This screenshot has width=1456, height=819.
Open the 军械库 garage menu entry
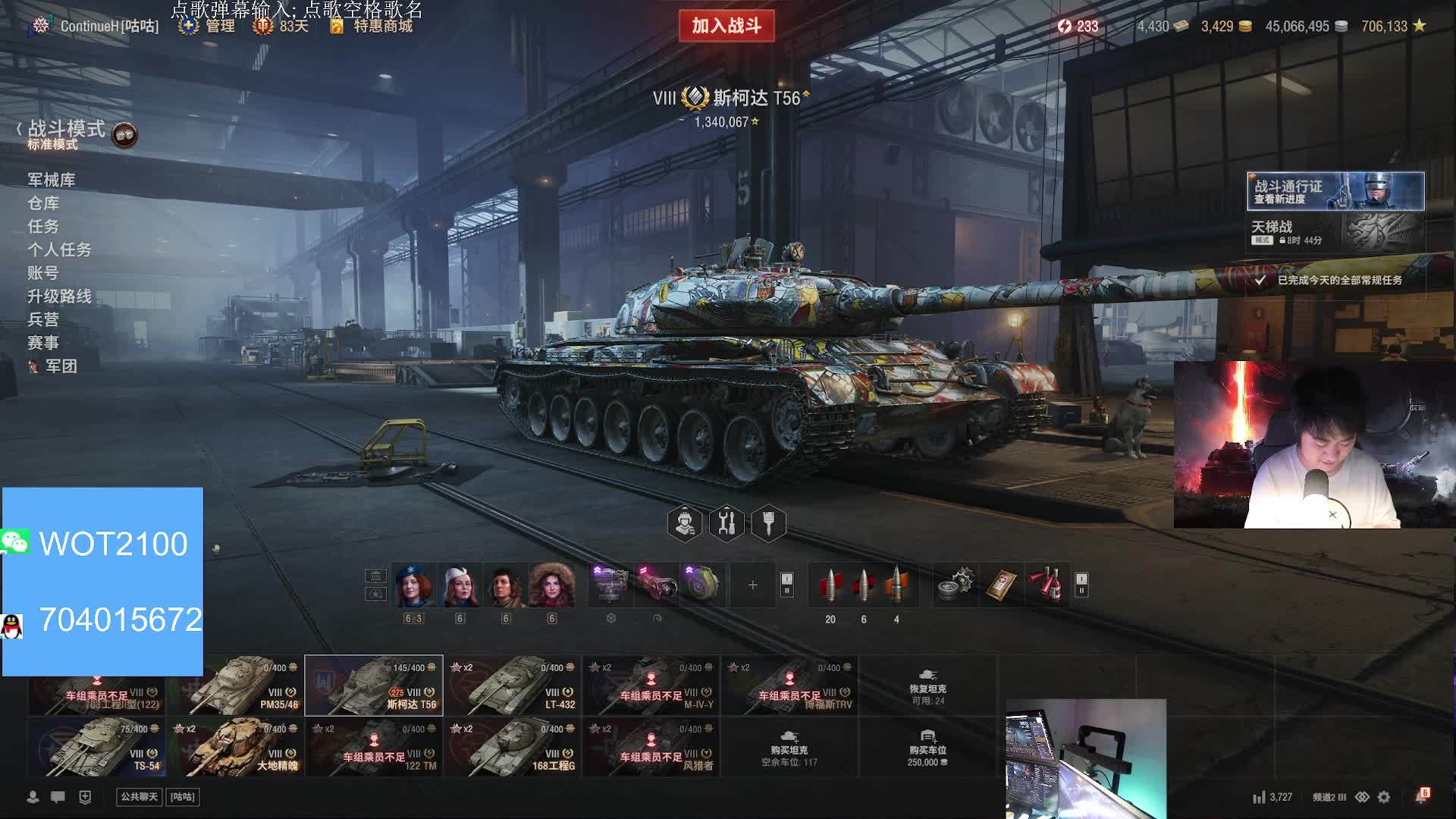click(x=52, y=180)
